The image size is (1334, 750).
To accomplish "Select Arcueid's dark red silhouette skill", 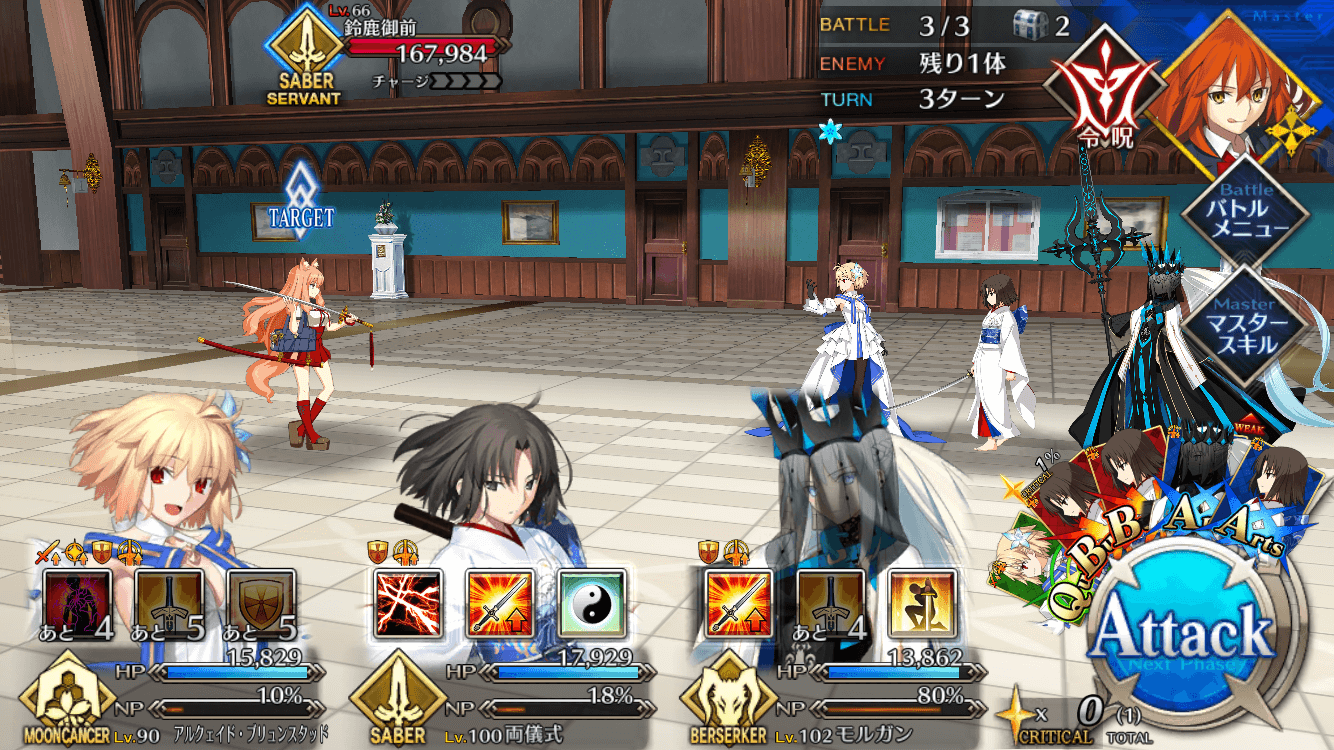I will tap(77, 604).
